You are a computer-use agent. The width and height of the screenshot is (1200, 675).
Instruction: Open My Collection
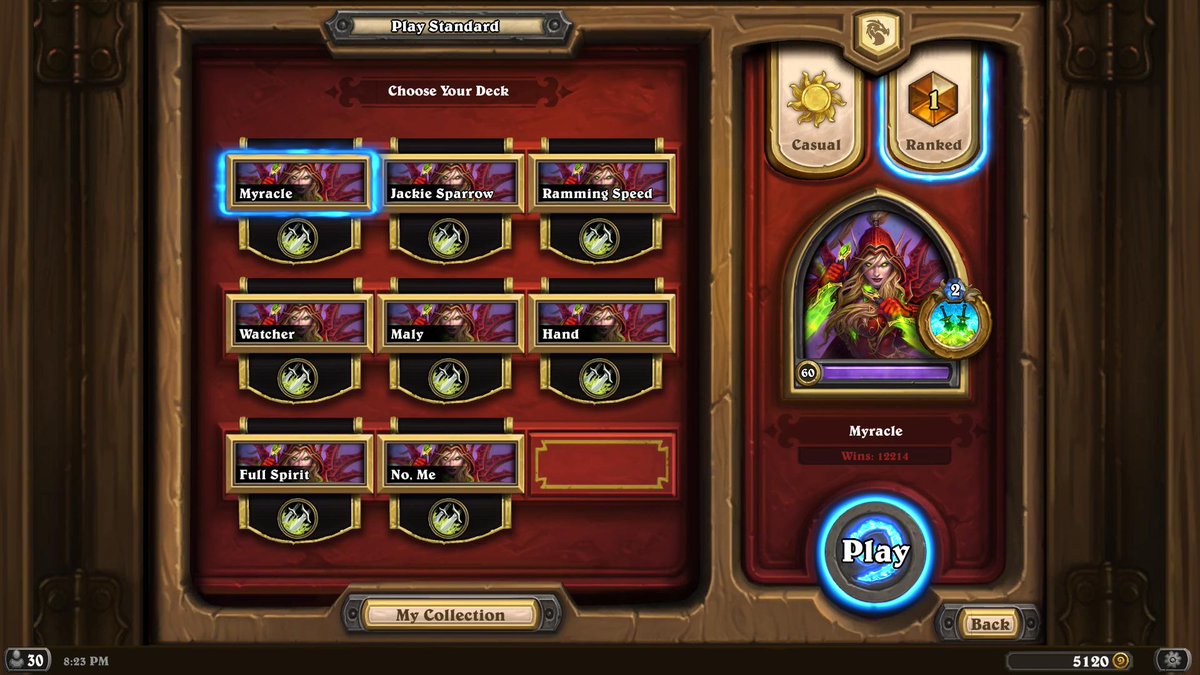(450, 615)
